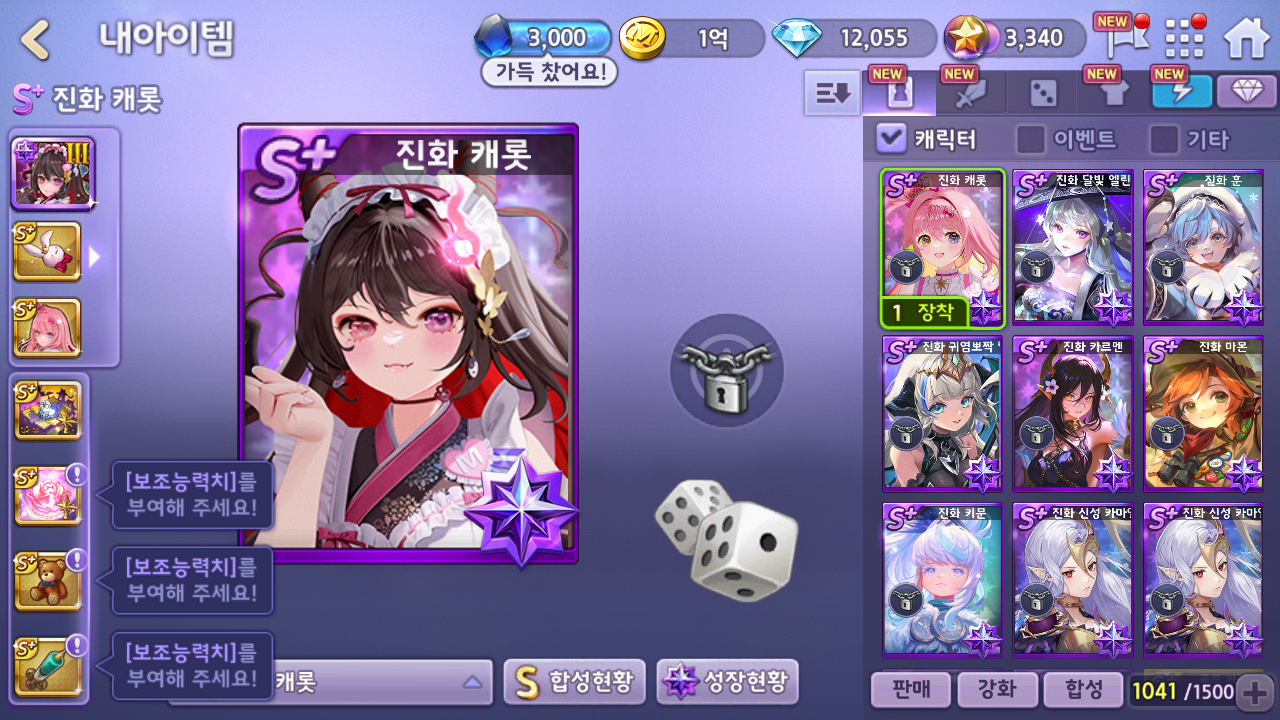1280x720 pixels.
Task: Select the 진화 마온 character card
Action: click(x=1203, y=414)
